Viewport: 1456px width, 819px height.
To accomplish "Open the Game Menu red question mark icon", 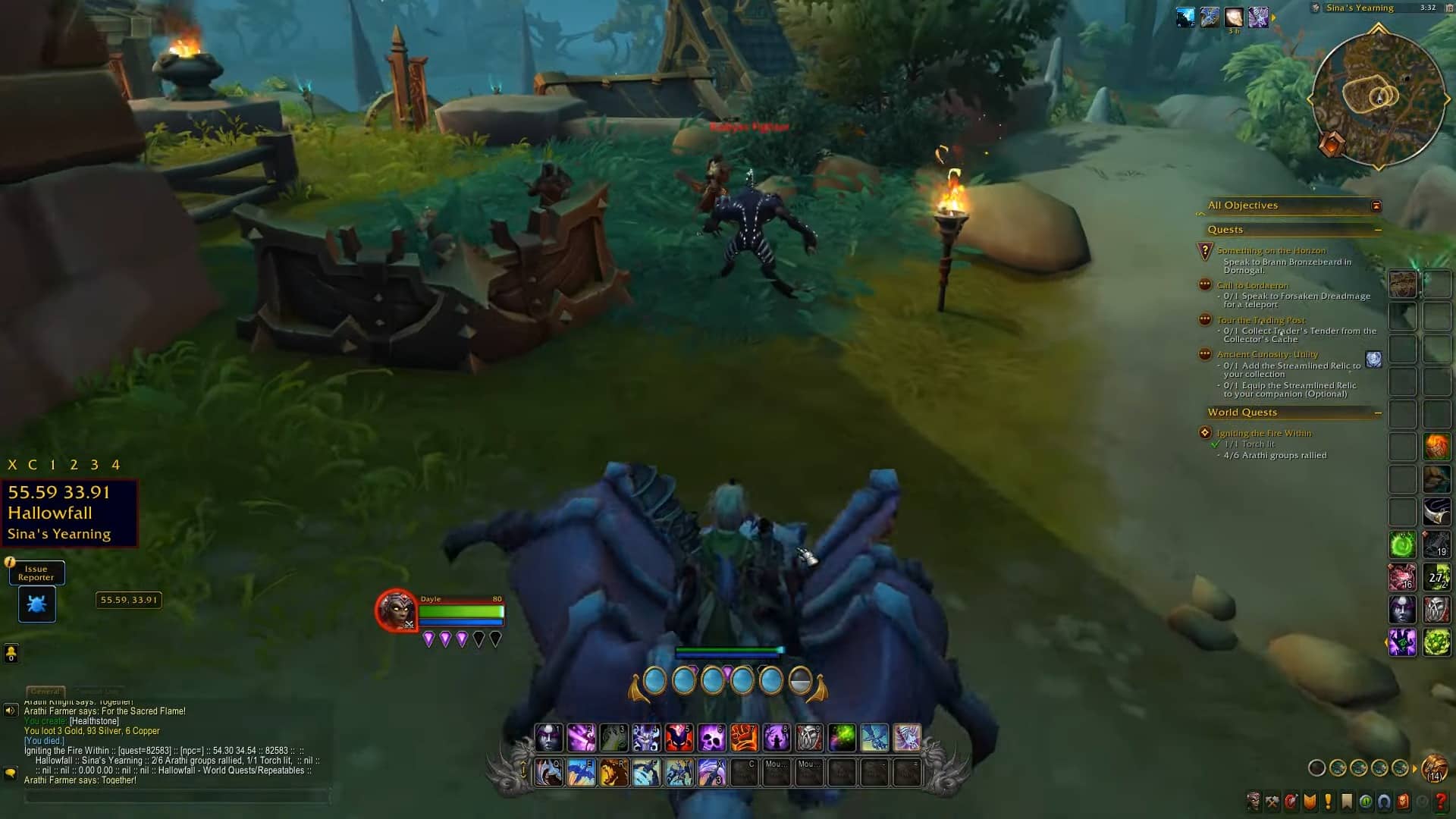I will (1440, 802).
